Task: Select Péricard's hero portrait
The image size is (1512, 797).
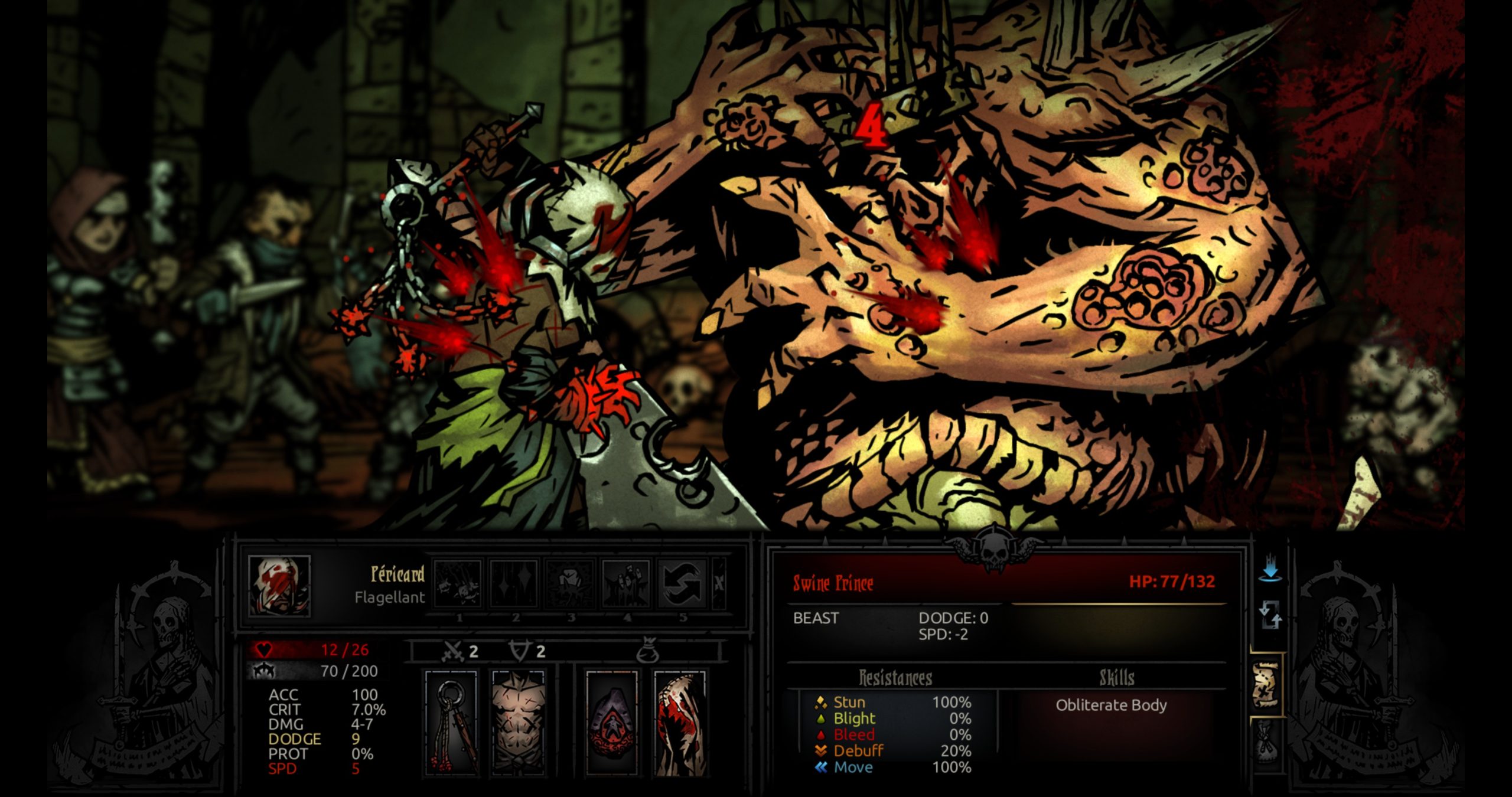Action: point(279,585)
